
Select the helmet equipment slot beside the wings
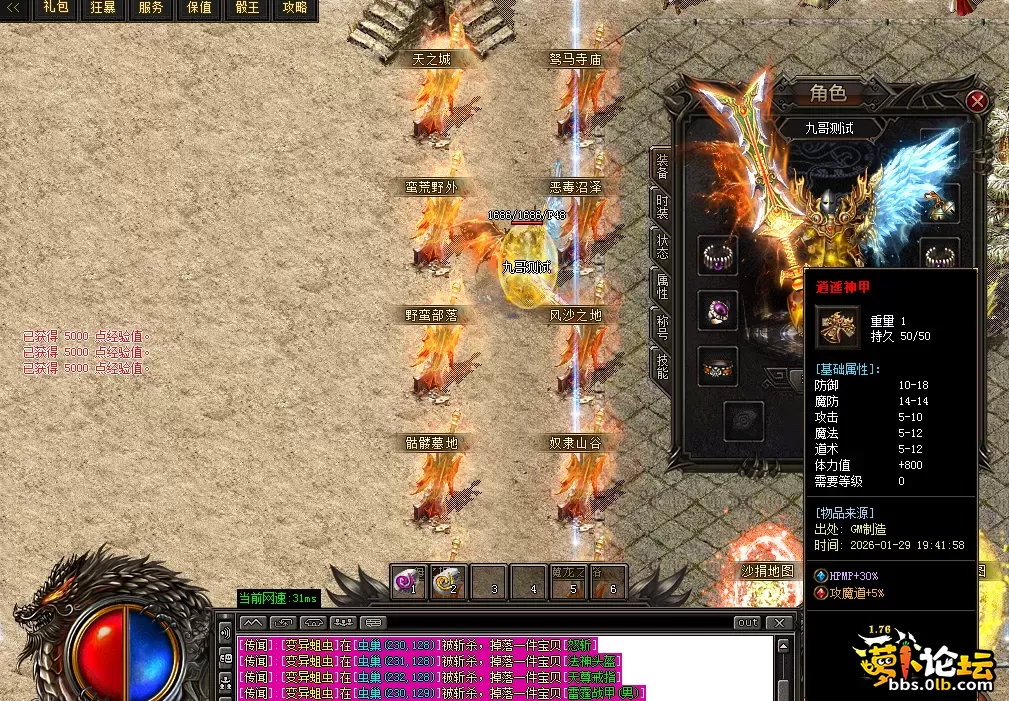click(x=940, y=204)
